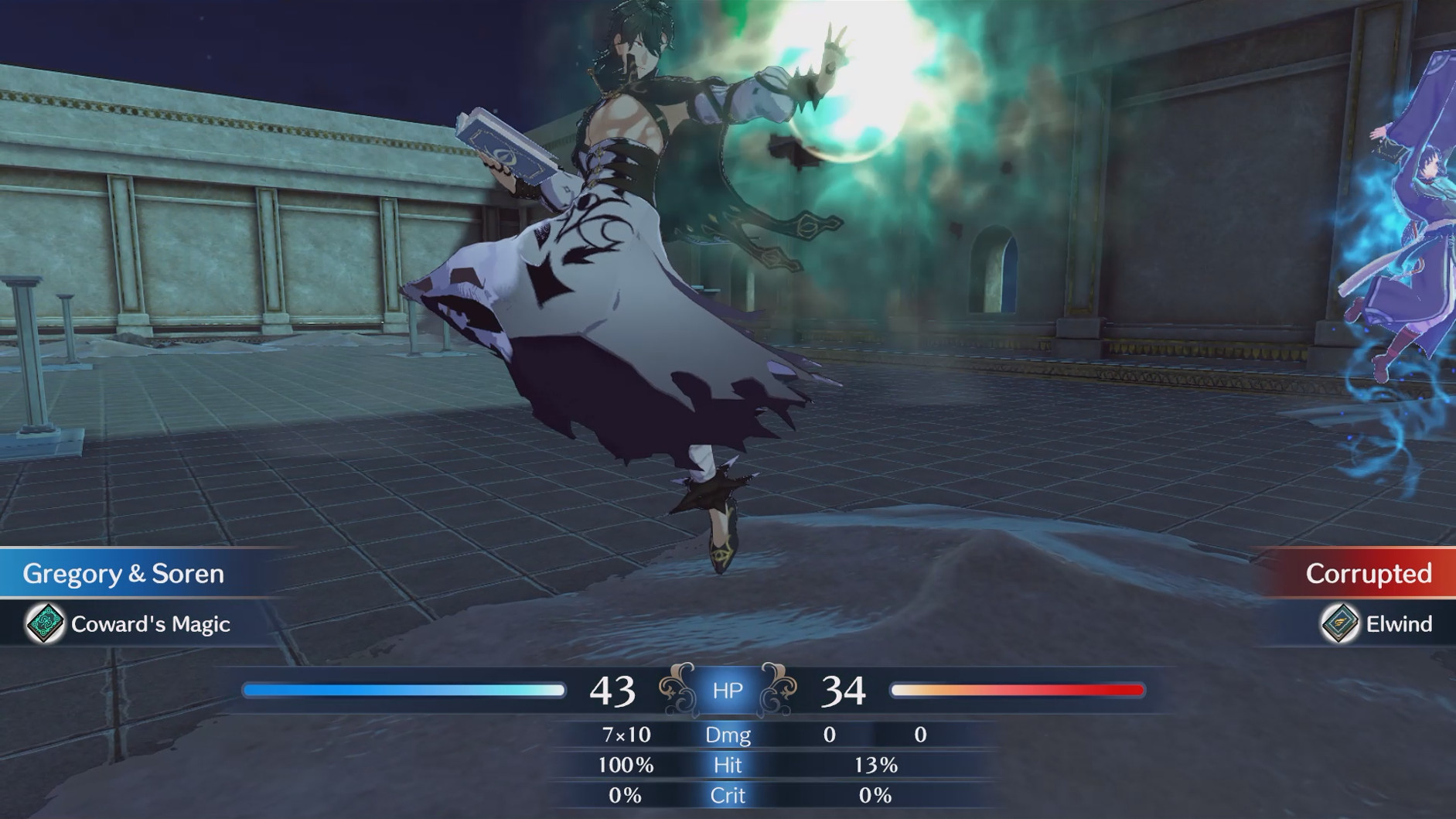Click the ally HP value 43

click(x=613, y=688)
